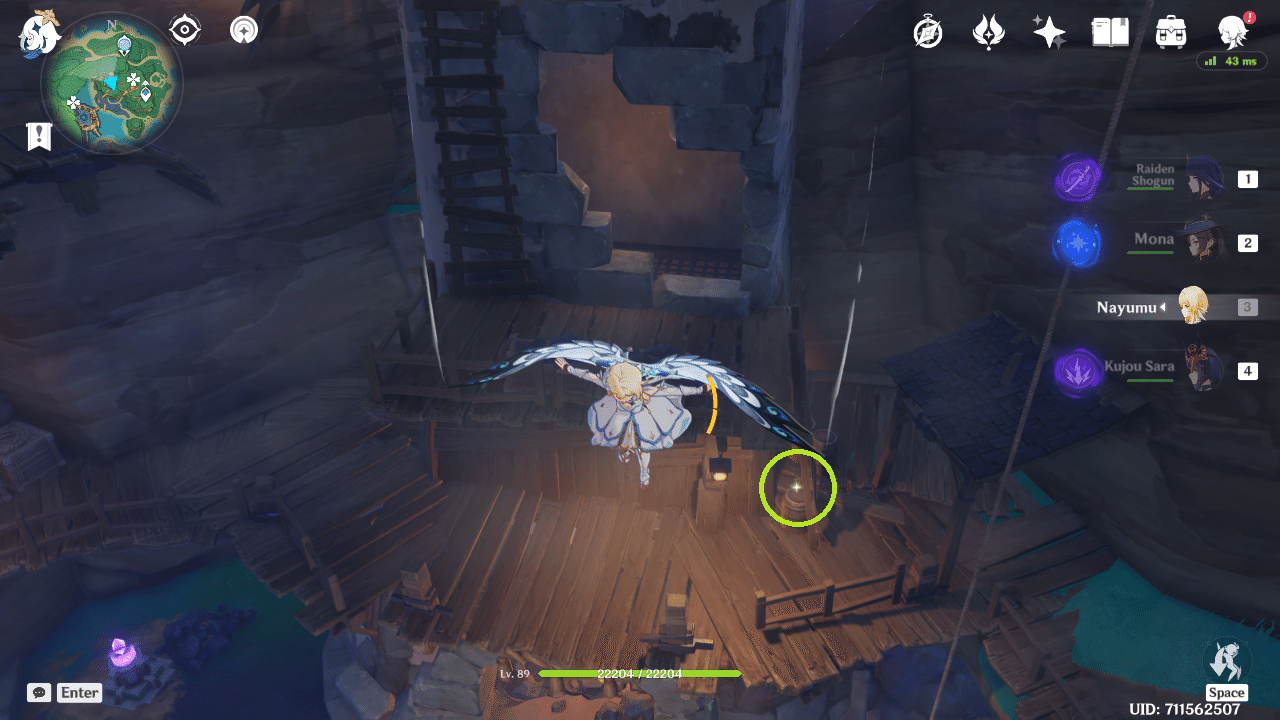Open the Paimon menu with notification badge
This screenshot has height=720, width=1280.
1233,30
